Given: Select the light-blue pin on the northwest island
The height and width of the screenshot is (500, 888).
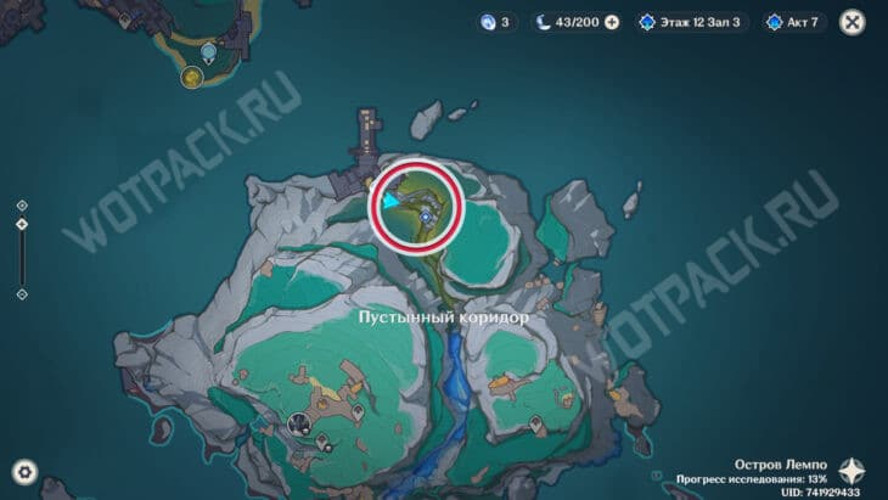Looking at the screenshot, I should pos(208,51).
